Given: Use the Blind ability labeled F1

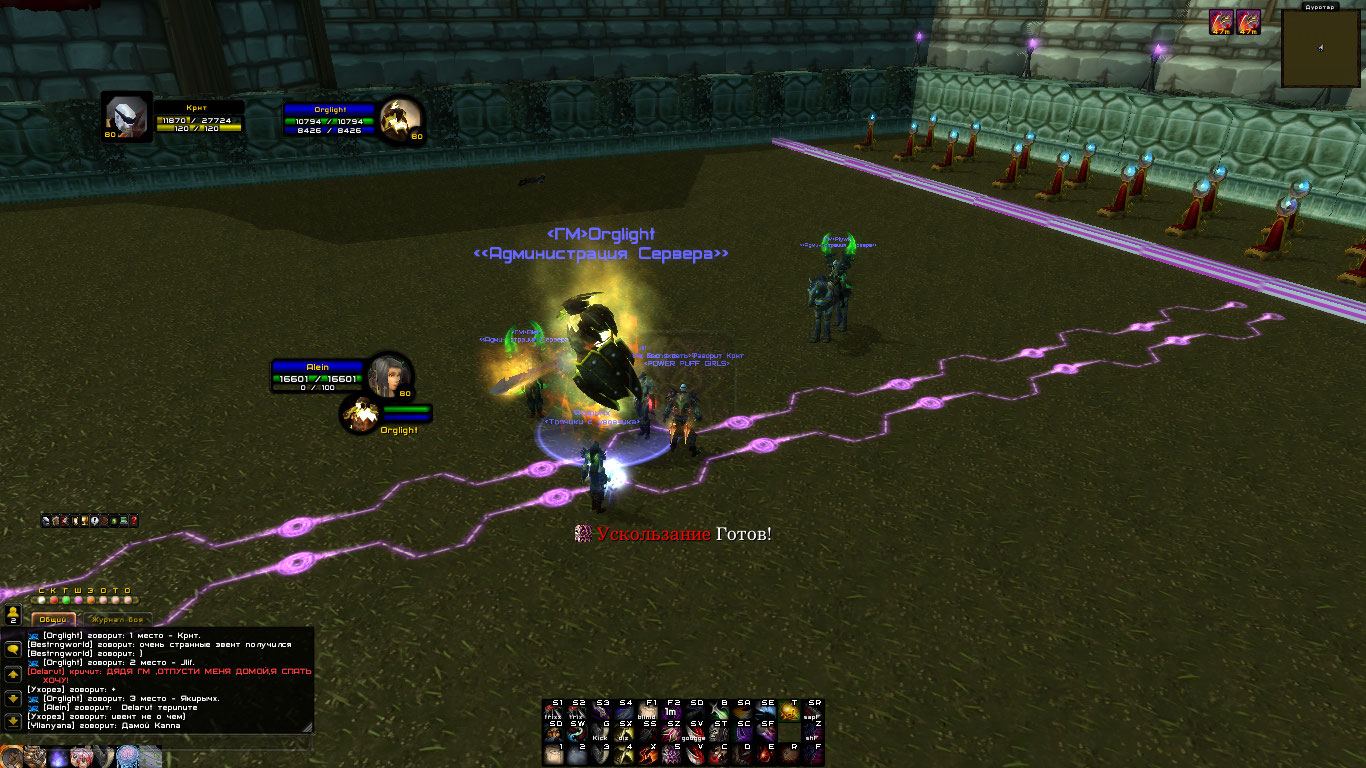Looking at the screenshot, I should click(650, 710).
